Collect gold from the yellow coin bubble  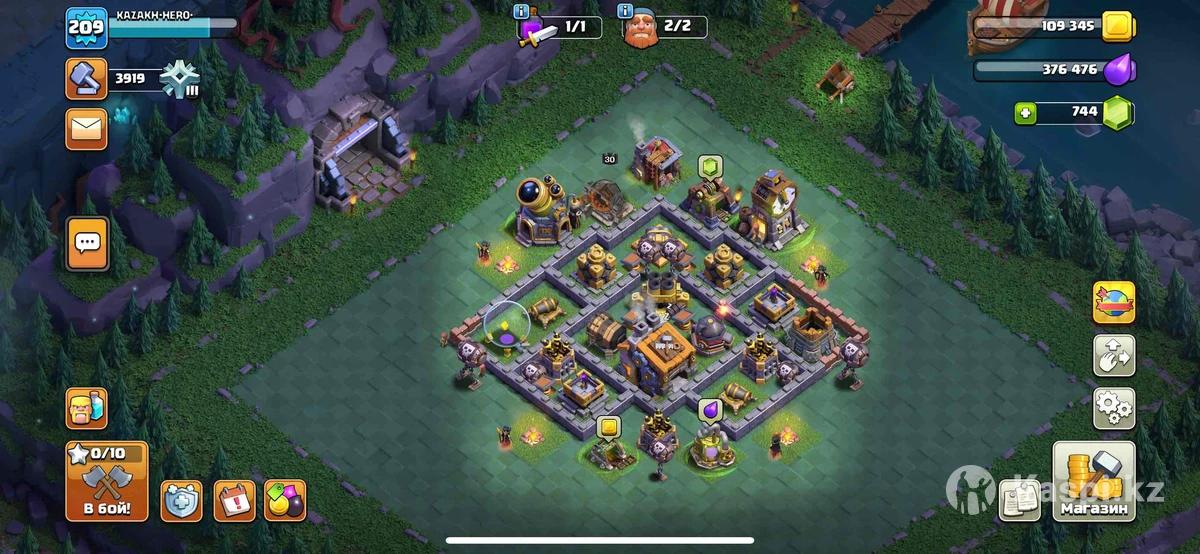click(x=608, y=428)
